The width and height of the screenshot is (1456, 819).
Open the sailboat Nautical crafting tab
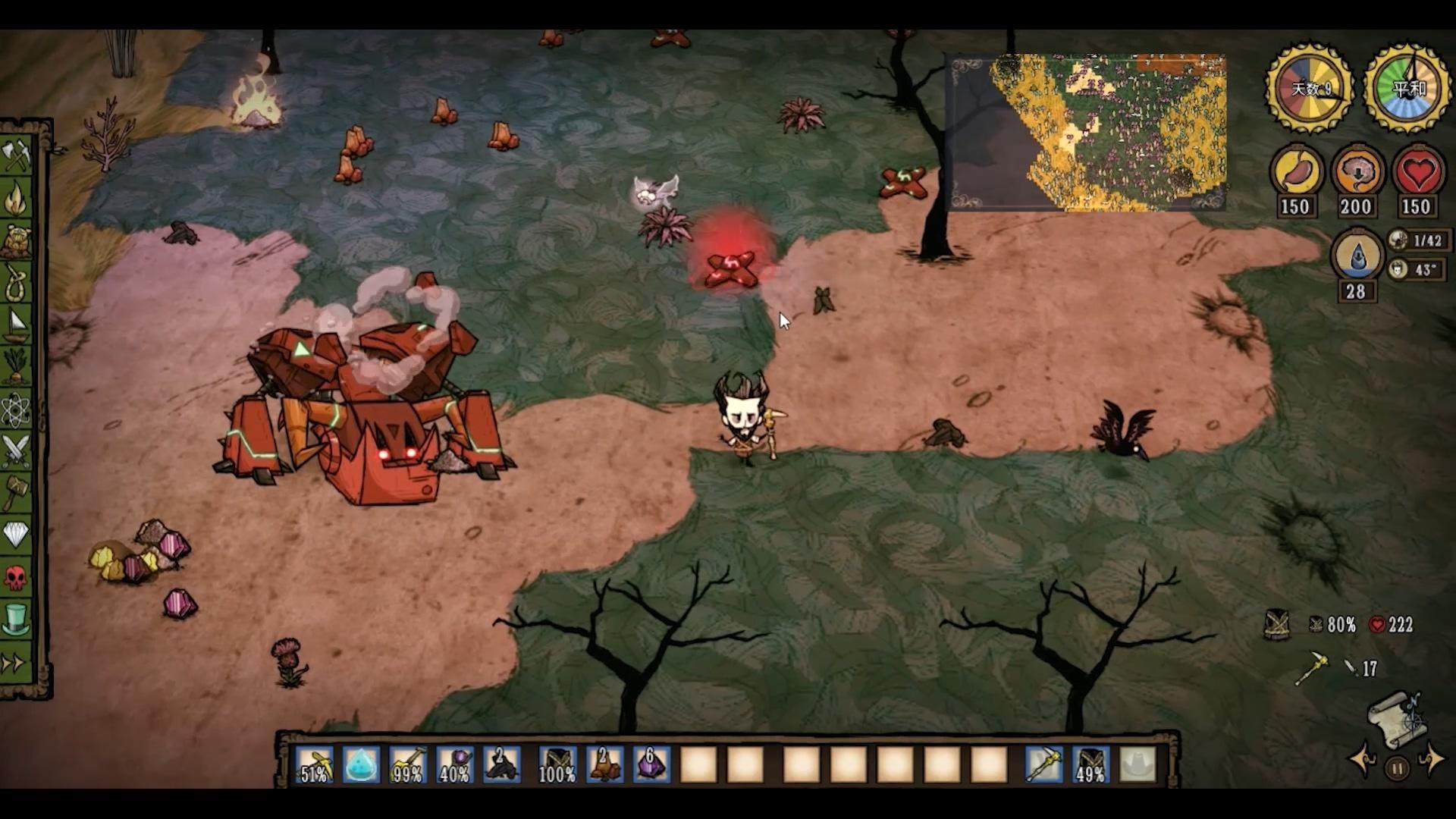tap(17, 325)
